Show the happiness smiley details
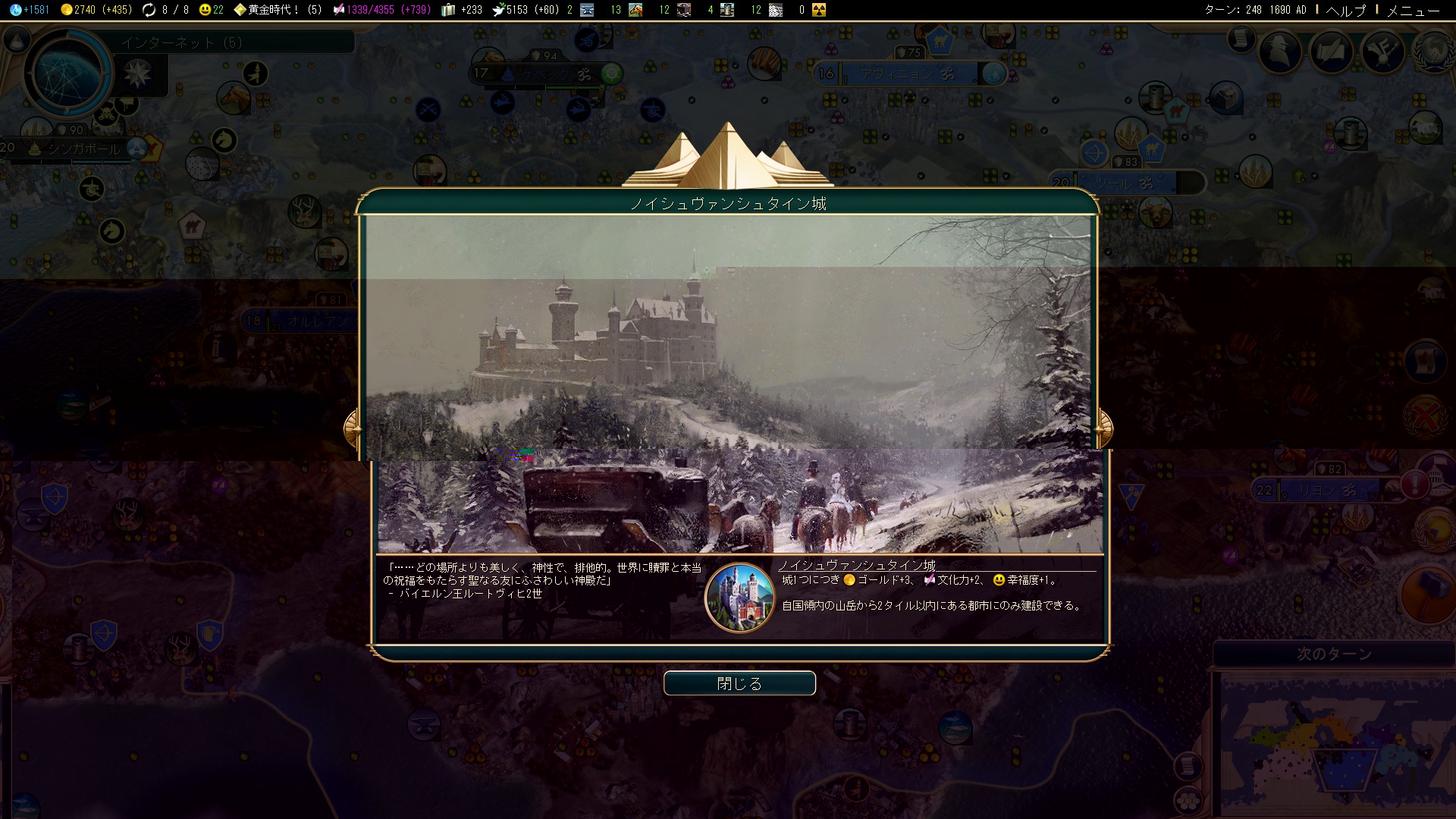Viewport: 1456px width, 819px height. (212, 10)
